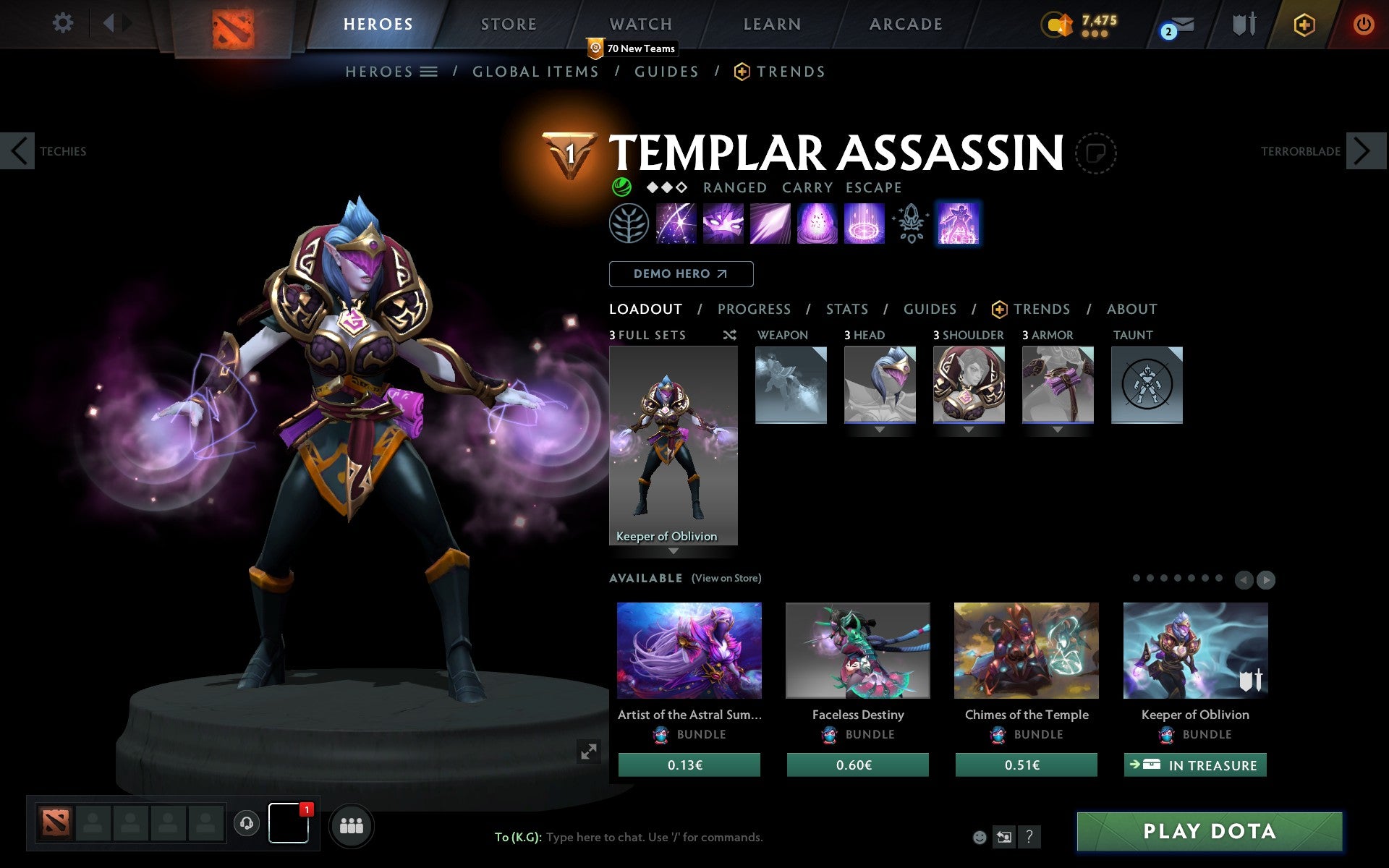View Keeper of Oblivion in treasure
Viewport: 1389px width, 868px height.
pyautogui.click(x=1194, y=765)
